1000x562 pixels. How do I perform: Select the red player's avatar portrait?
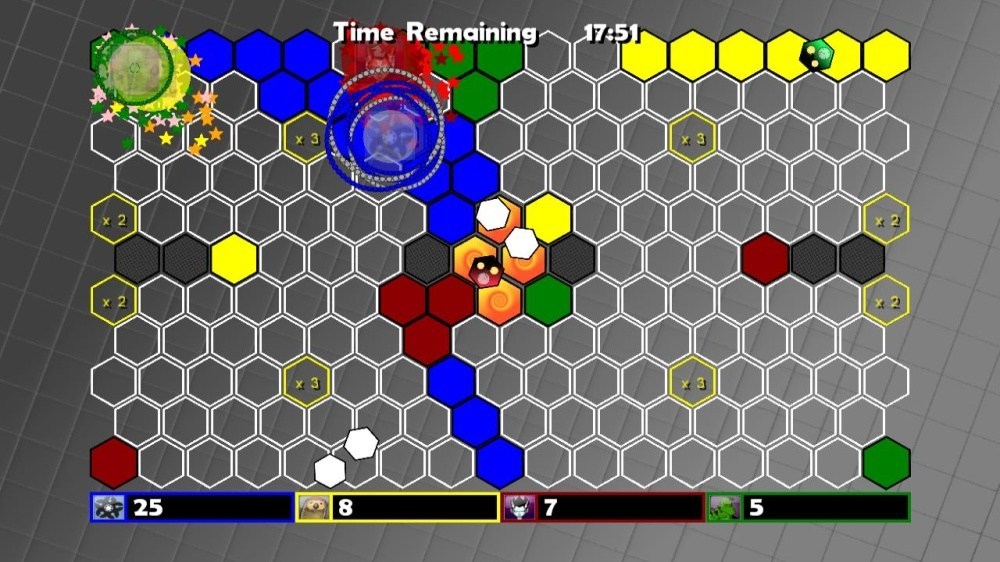pyautogui.click(x=517, y=508)
